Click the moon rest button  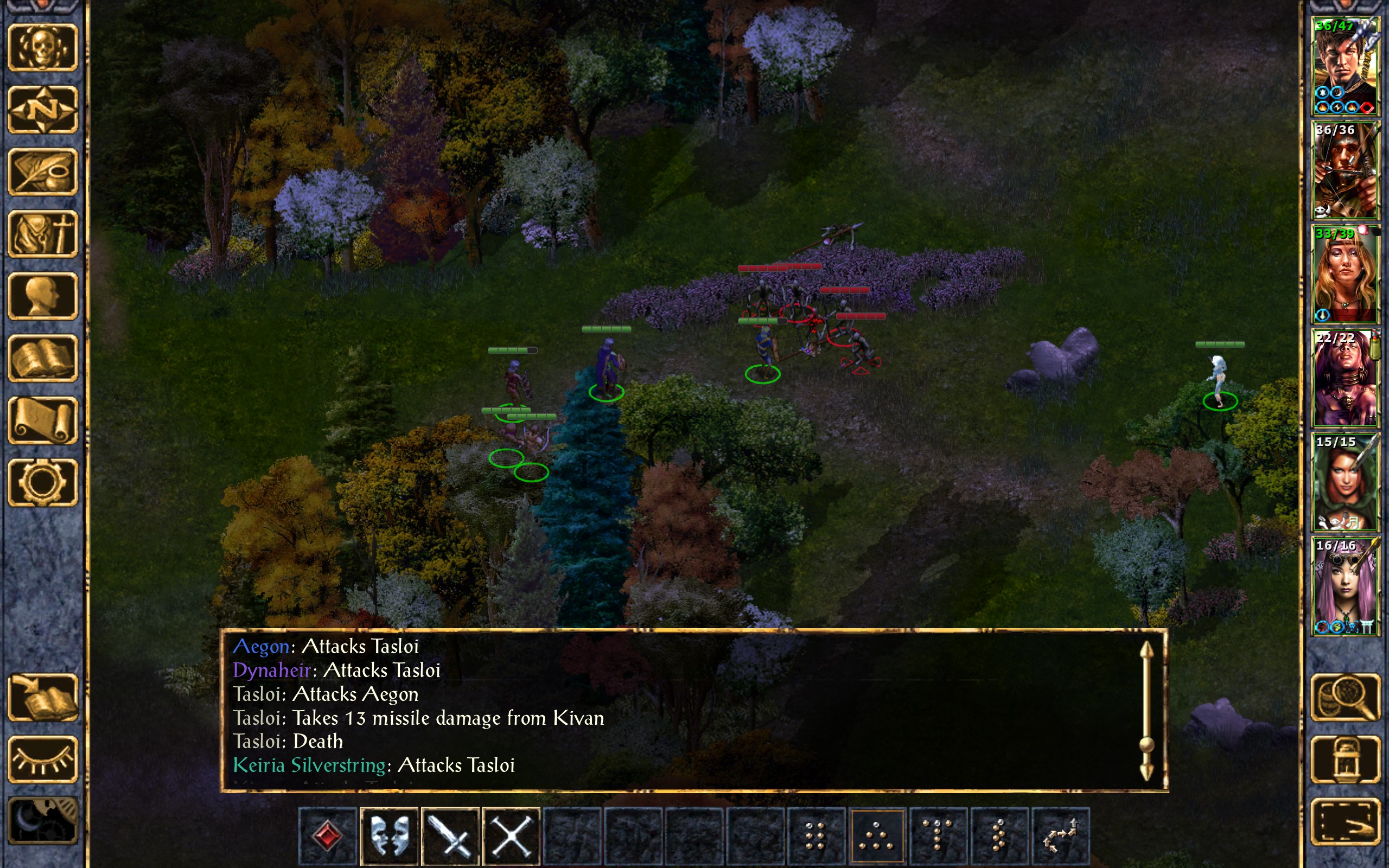click(43, 821)
